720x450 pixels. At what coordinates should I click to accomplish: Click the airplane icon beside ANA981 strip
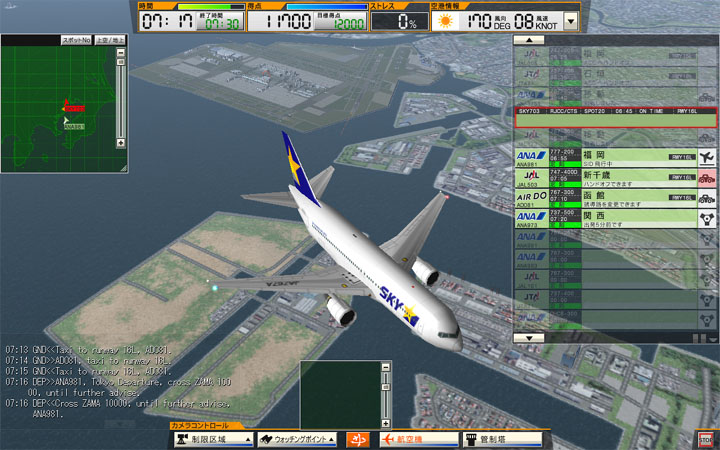[x=707, y=157]
